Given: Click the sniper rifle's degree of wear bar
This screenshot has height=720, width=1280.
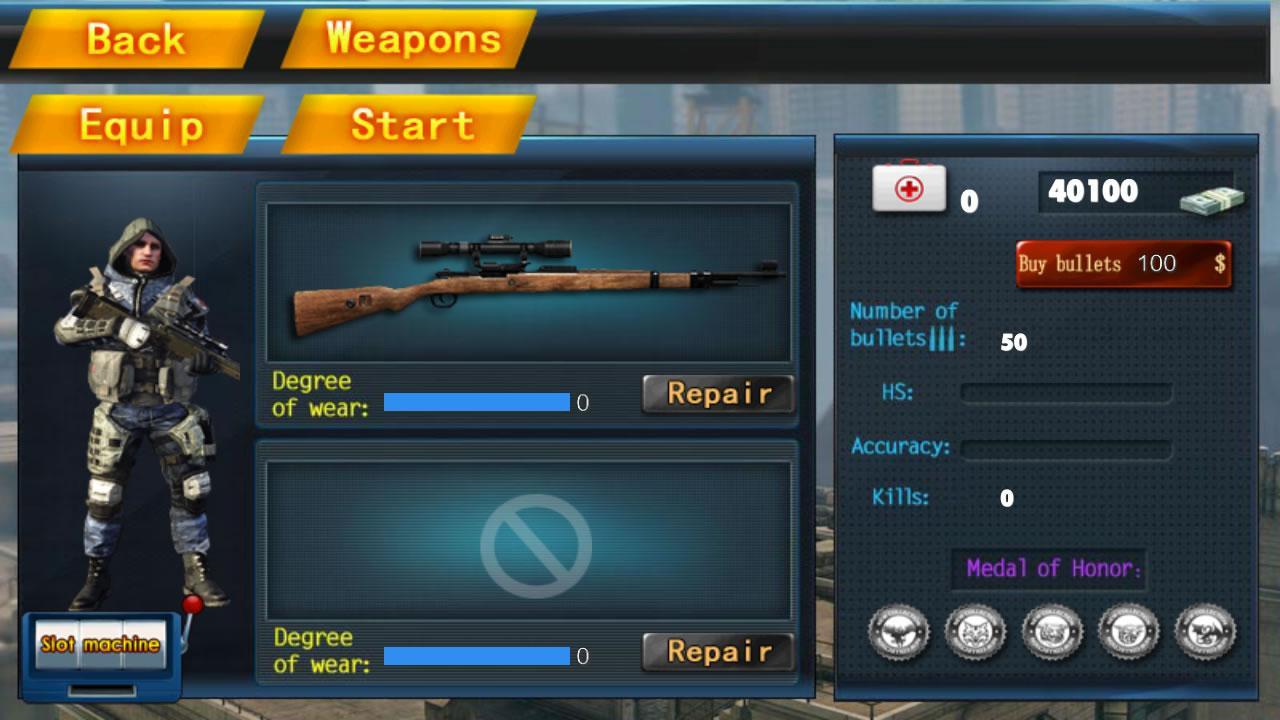Looking at the screenshot, I should tap(475, 403).
